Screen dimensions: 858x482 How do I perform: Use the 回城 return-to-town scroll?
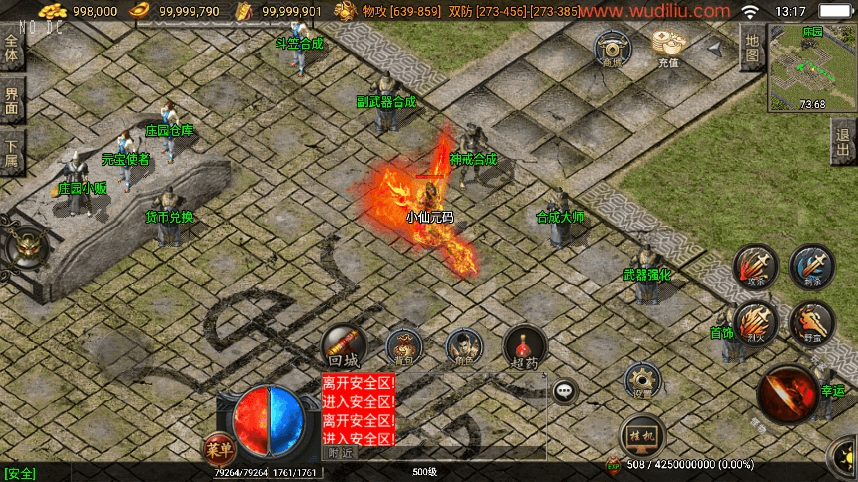click(343, 346)
